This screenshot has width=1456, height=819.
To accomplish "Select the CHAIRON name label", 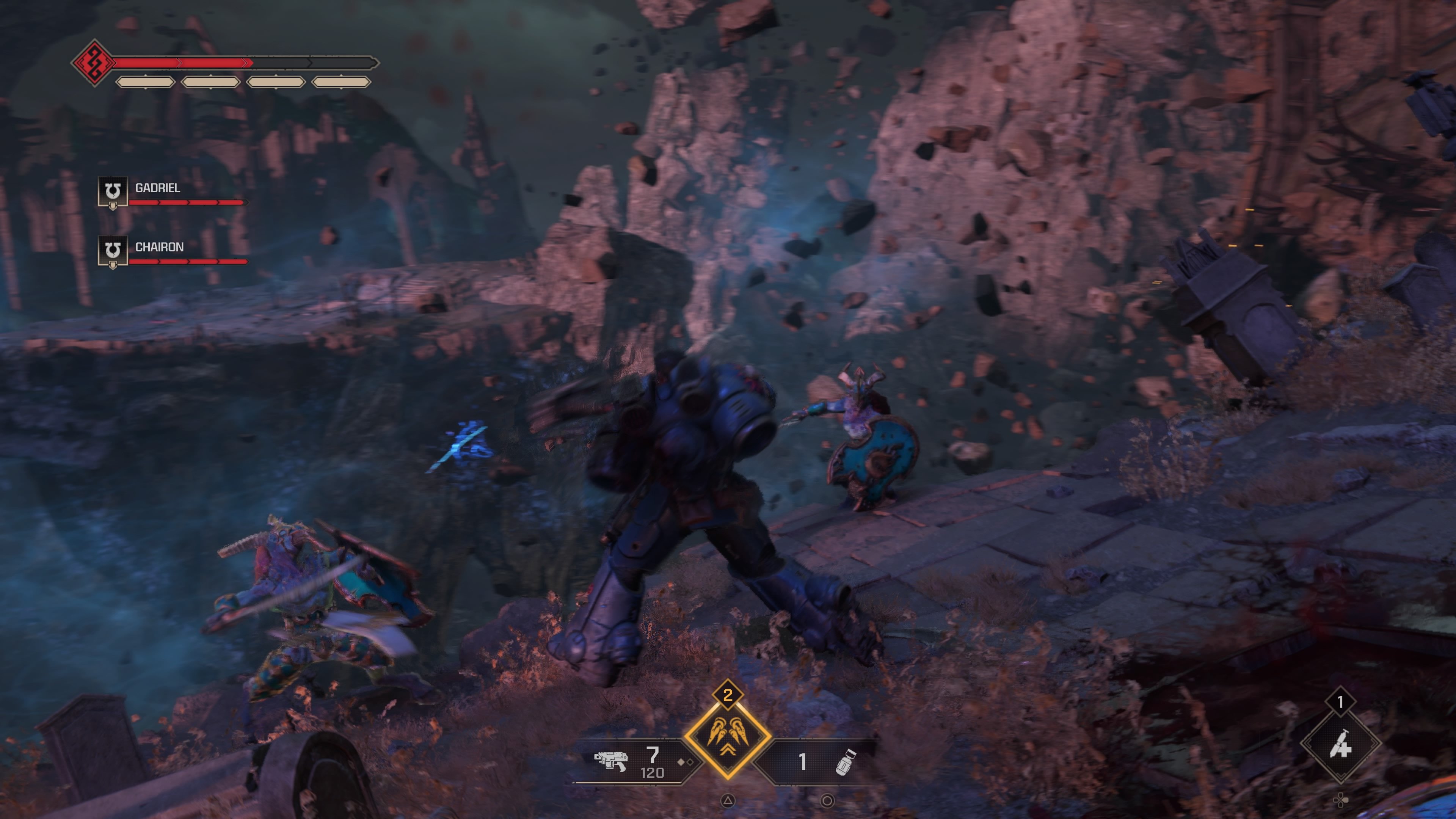I will [x=159, y=247].
